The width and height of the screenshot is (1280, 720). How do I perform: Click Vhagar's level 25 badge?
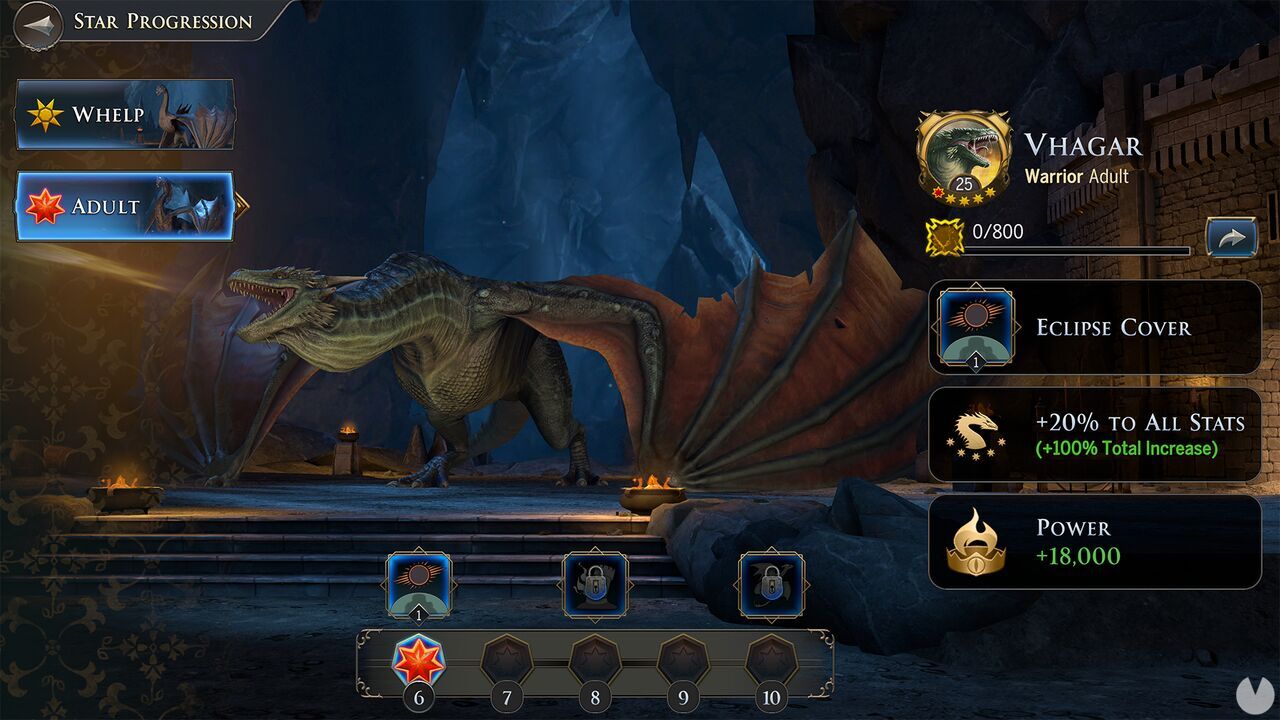(963, 183)
